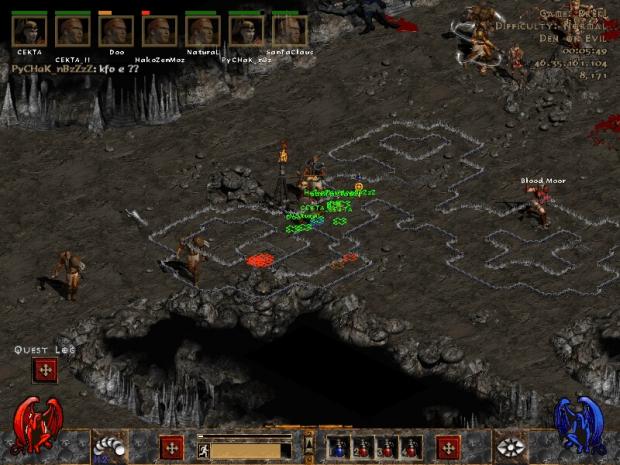The height and width of the screenshot is (465, 620).
Task: Open the Quest Log button
Action: (44, 370)
